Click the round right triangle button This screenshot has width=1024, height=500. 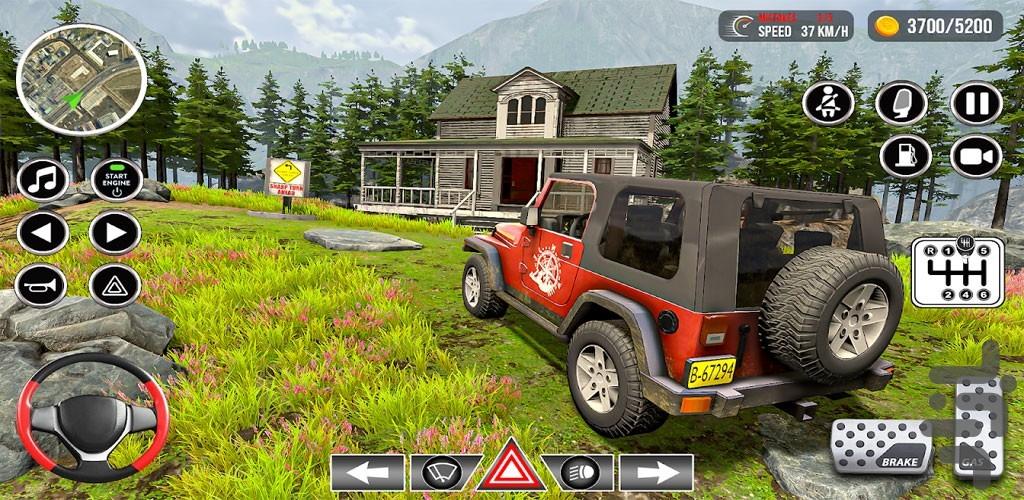pos(115,233)
